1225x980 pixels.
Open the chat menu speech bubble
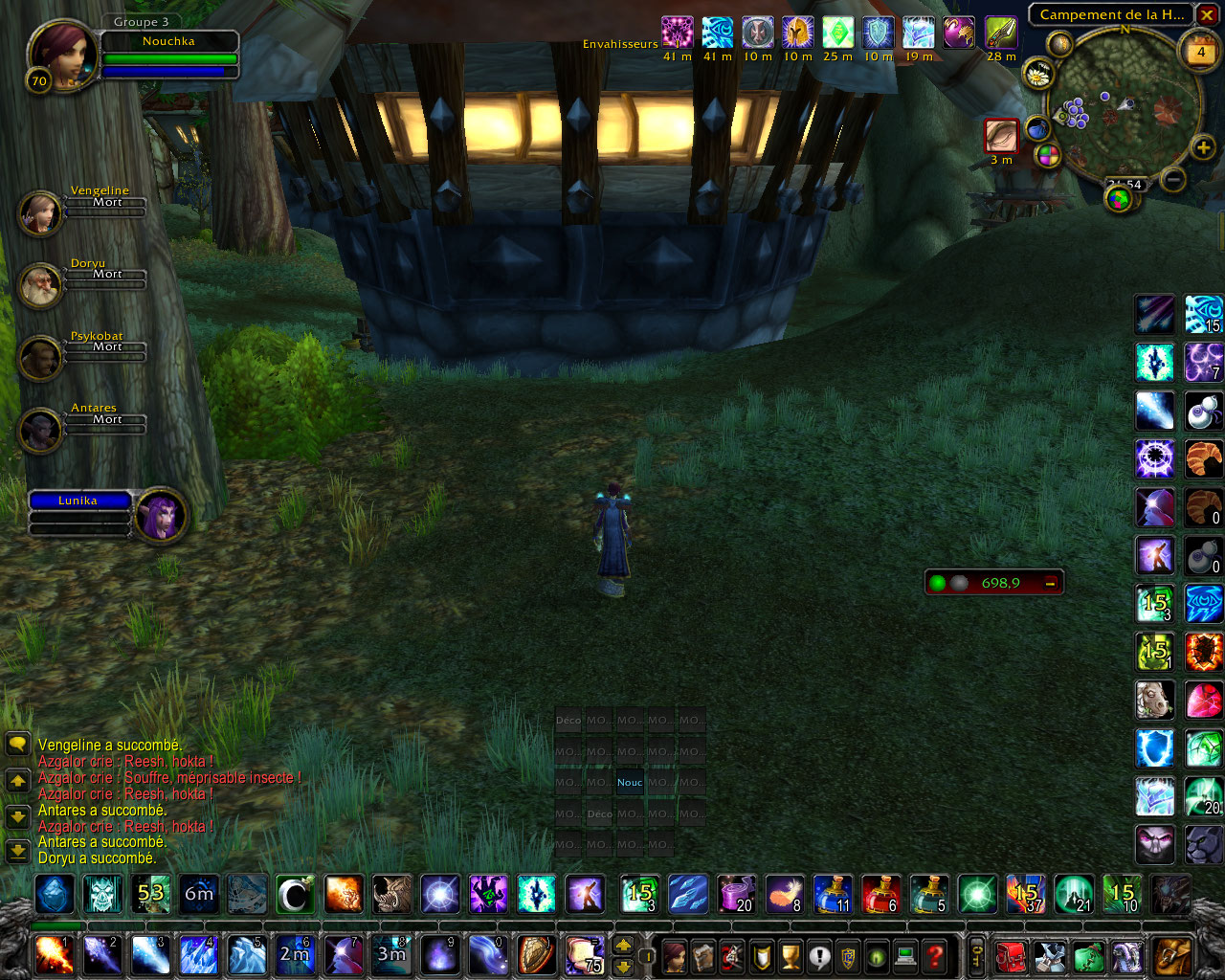click(17, 745)
